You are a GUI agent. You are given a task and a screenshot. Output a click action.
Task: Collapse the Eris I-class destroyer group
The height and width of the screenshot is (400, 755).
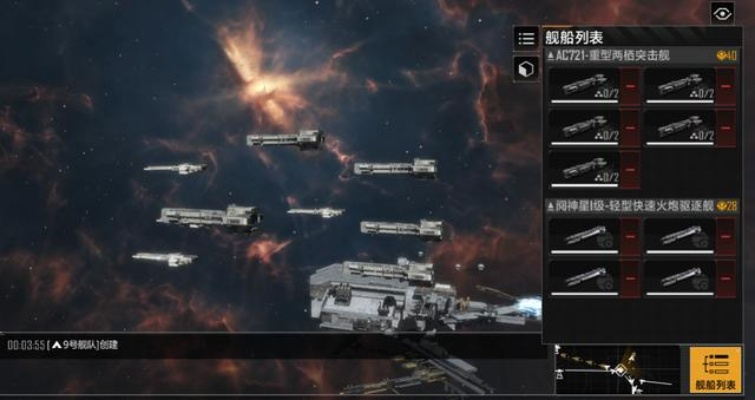[550, 205]
